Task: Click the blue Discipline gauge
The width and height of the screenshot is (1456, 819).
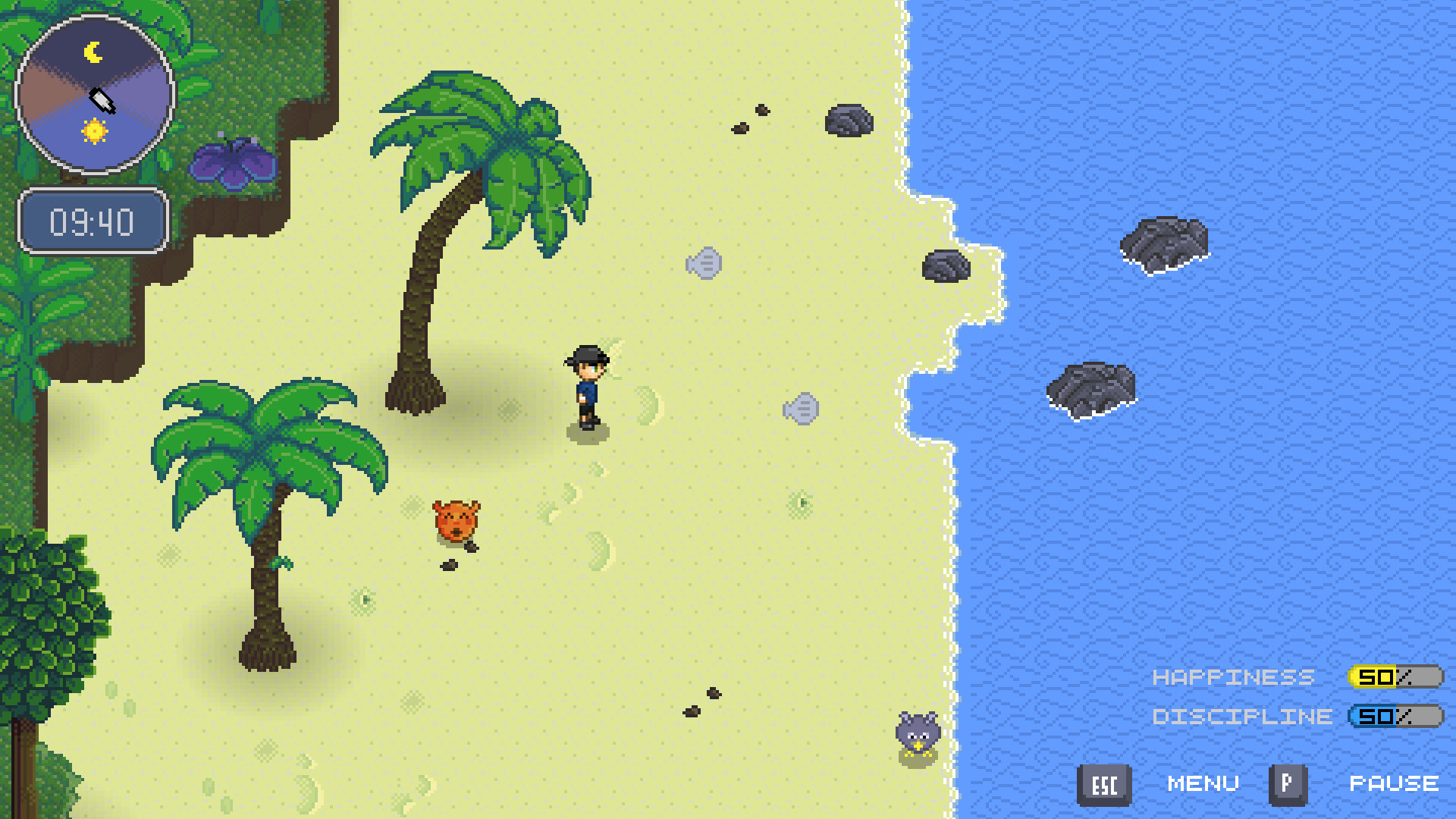Action: 1395,716
